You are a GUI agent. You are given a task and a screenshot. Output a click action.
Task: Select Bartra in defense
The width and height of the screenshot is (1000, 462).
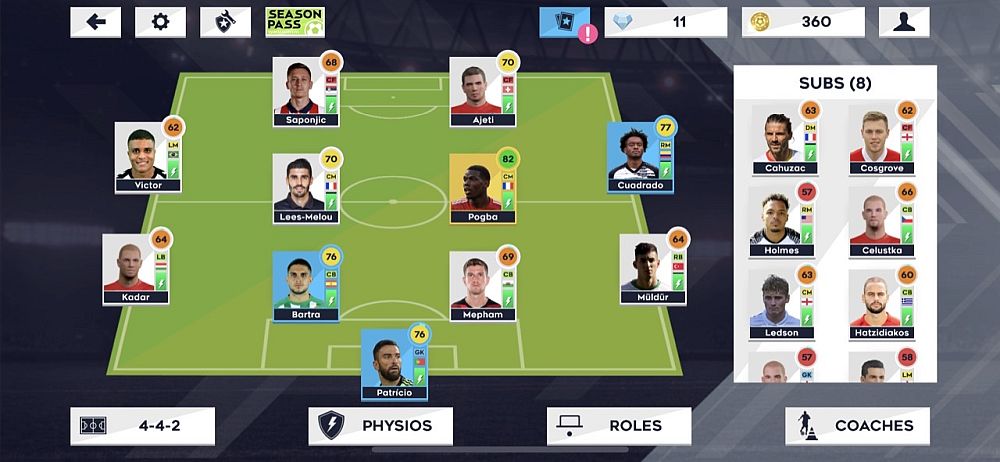(x=306, y=286)
